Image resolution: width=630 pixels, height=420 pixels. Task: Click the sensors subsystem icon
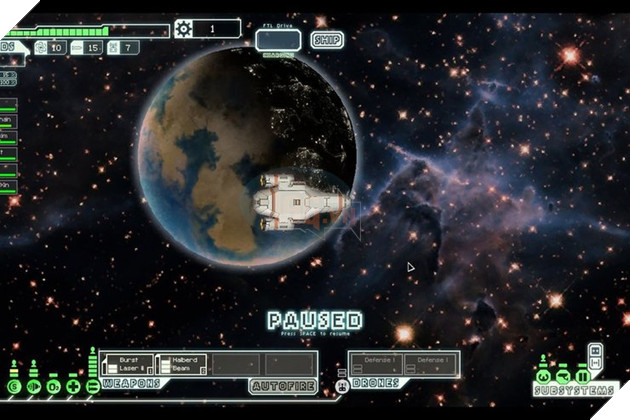pyautogui.click(x=563, y=376)
